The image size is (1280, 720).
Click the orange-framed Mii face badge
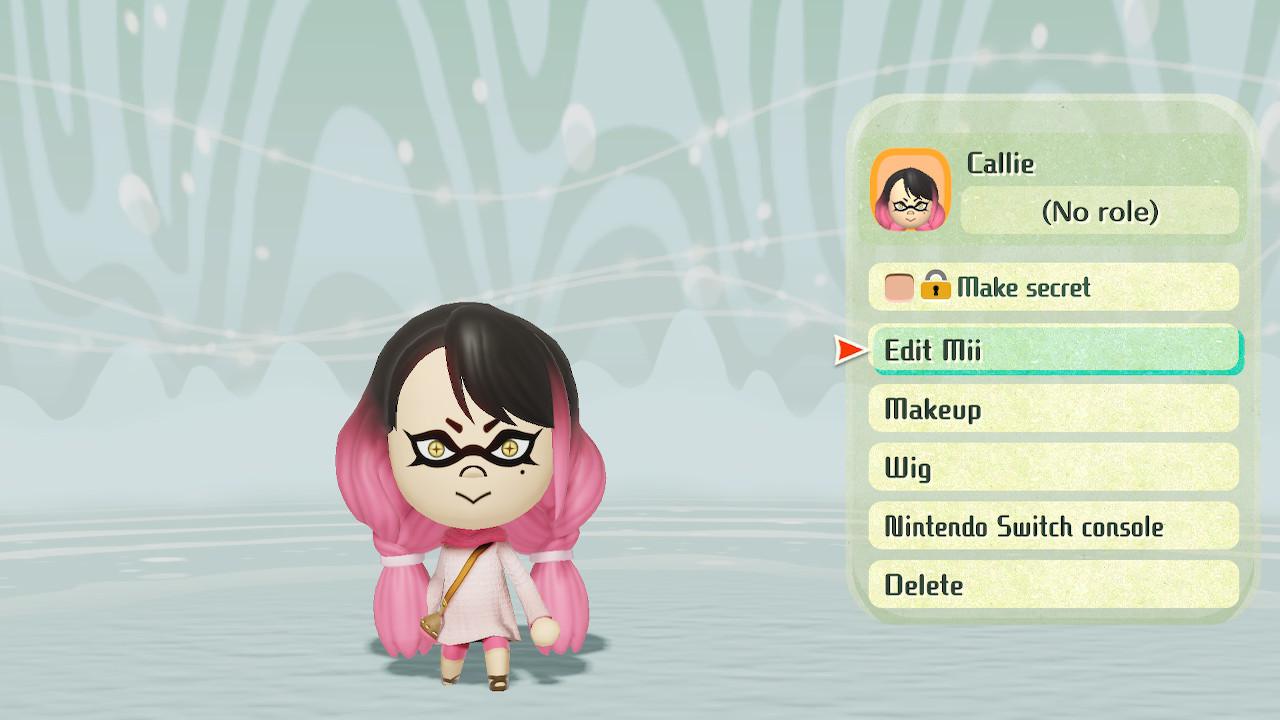pos(911,191)
